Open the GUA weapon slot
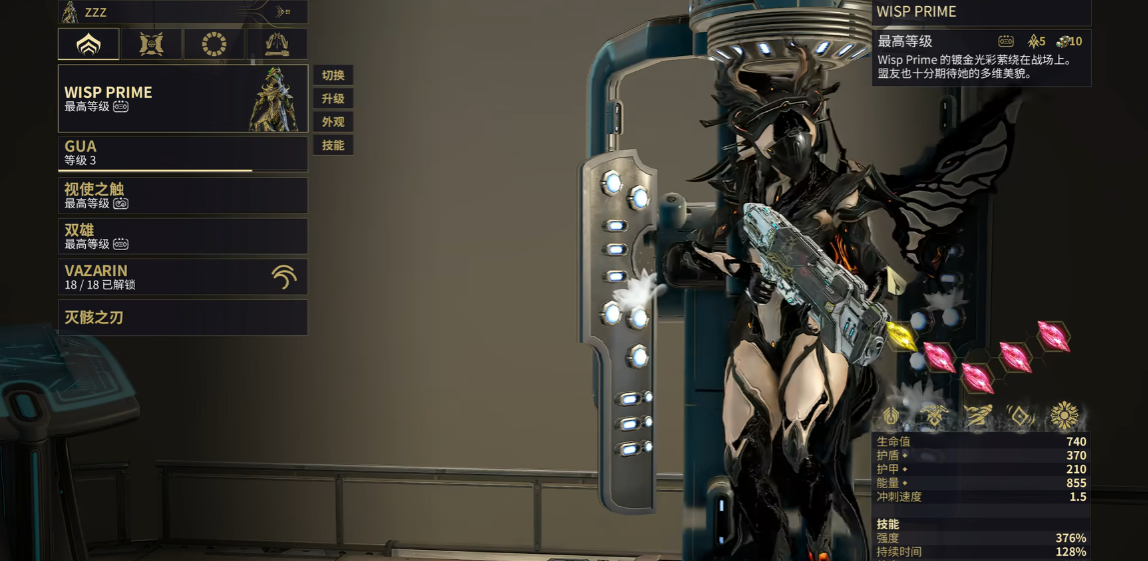 point(183,153)
